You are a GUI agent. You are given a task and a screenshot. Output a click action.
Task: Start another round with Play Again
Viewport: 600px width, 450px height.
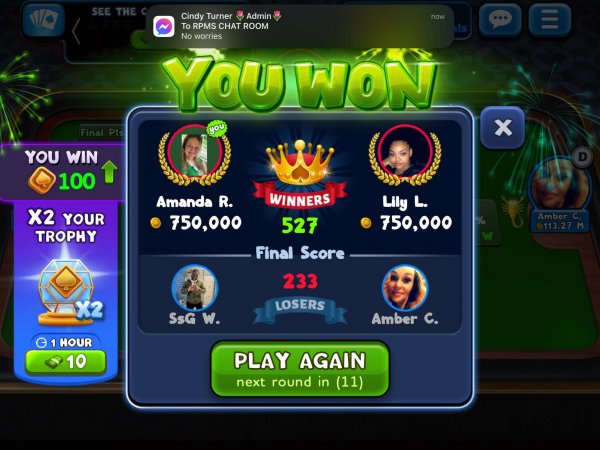pos(299,368)
